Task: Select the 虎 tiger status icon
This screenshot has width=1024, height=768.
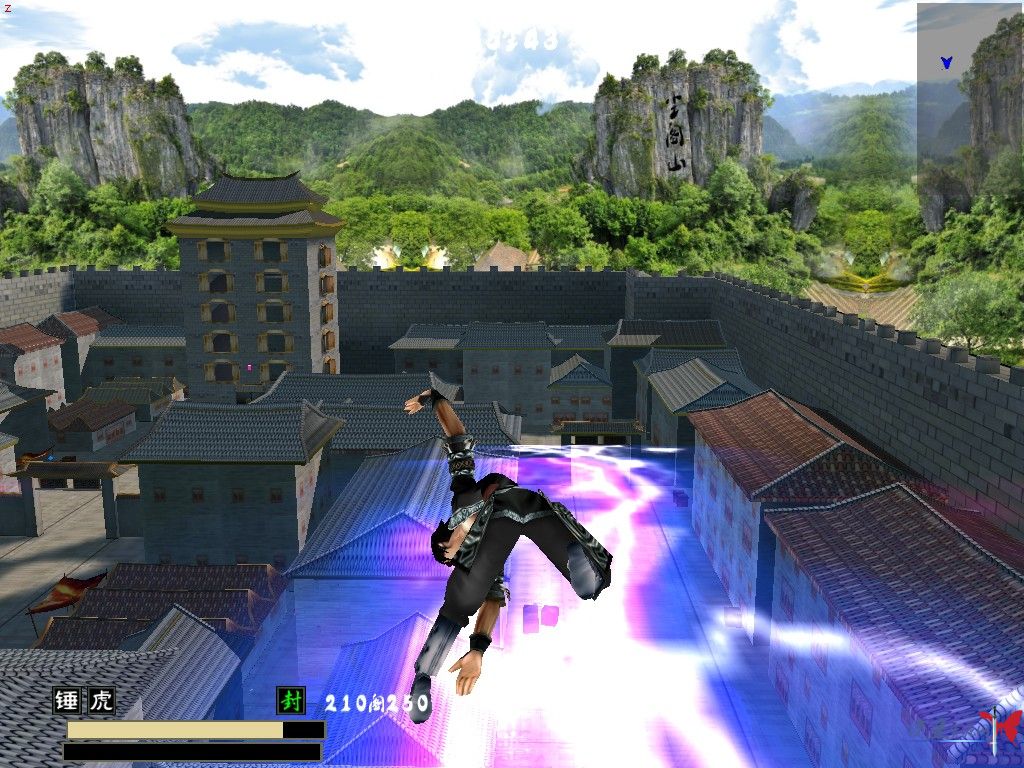Action: coord(102,700)
